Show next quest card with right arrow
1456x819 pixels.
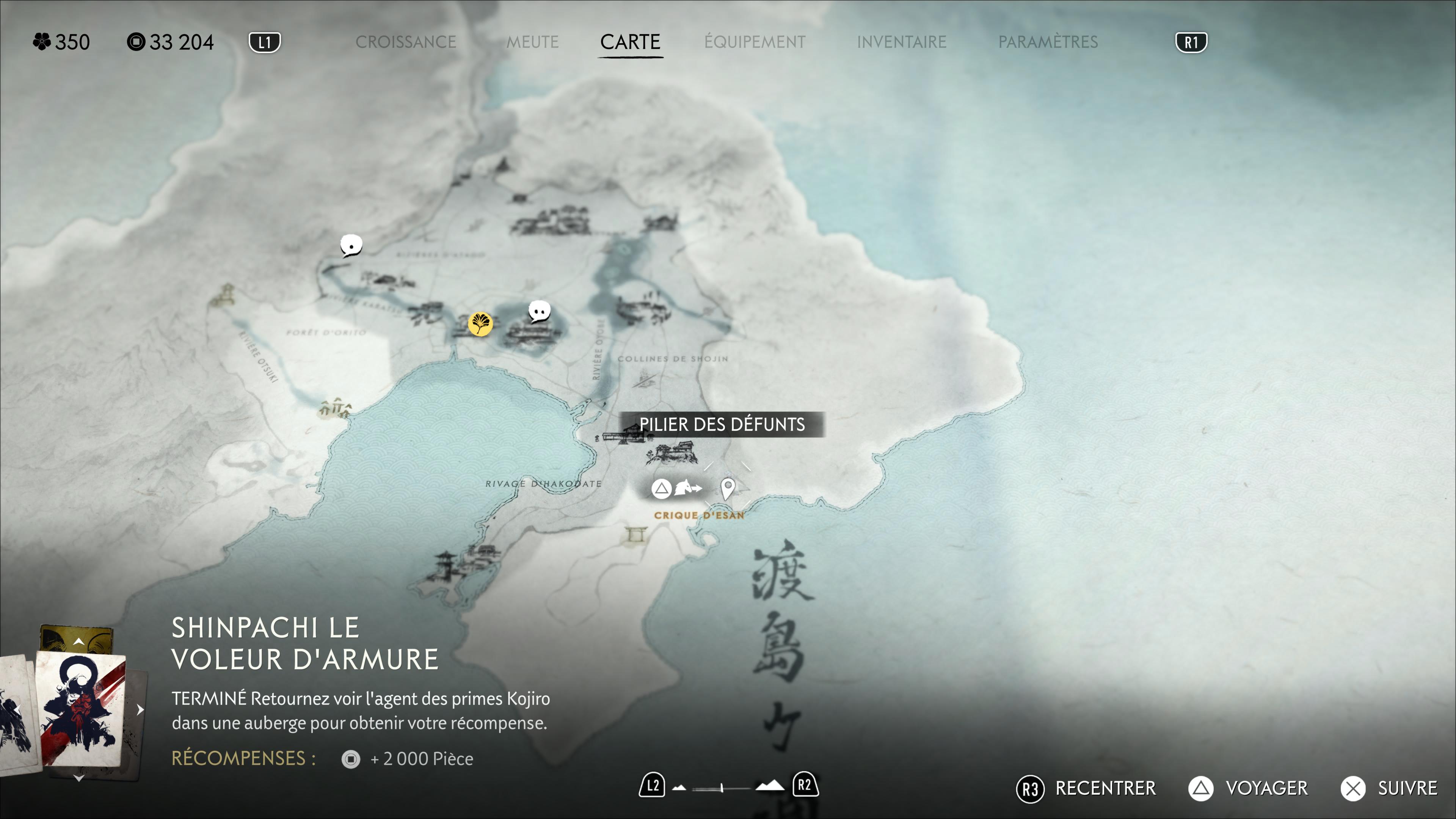pyautogui.click(x=140, y=710)
